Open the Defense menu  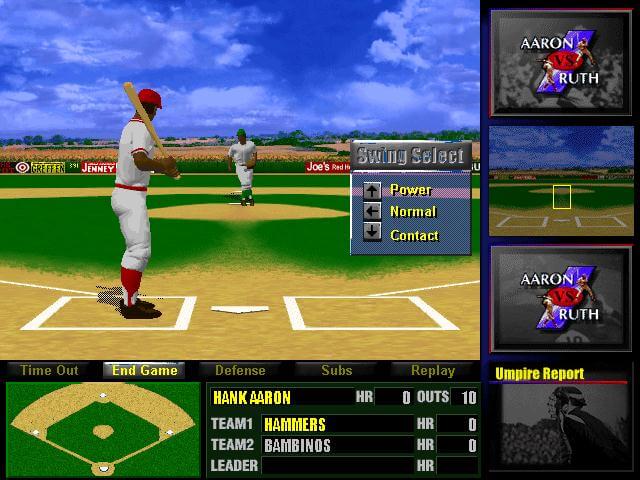[240, 370]
